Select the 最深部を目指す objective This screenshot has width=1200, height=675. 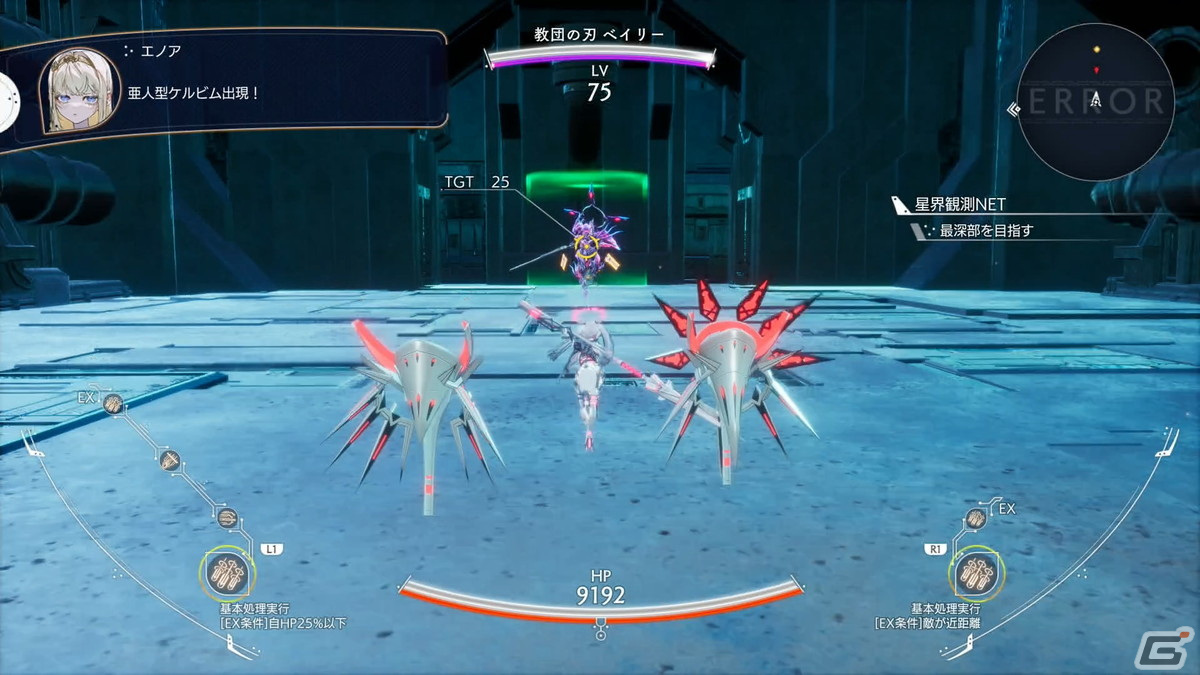[985, 231]
